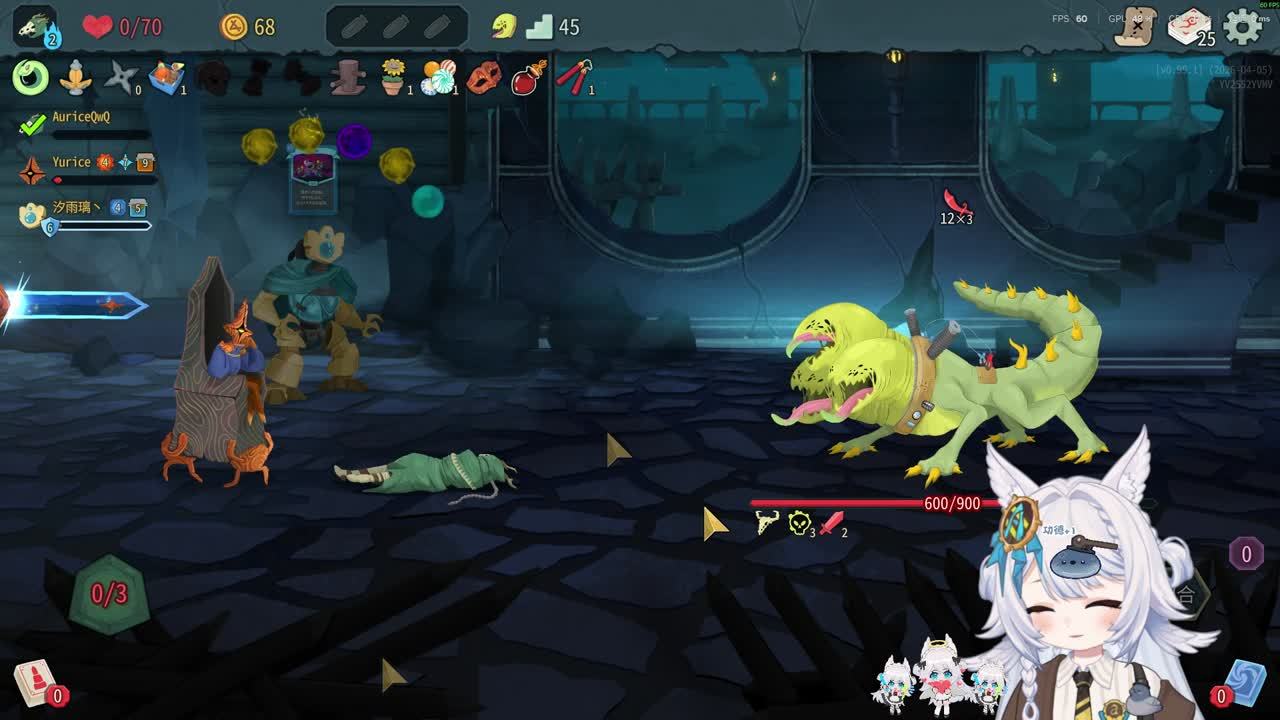The width and height of the screenshot is (1280, 720).
Task: Select player AuriceQwQ in party list
Action: (x=80, y=117)
